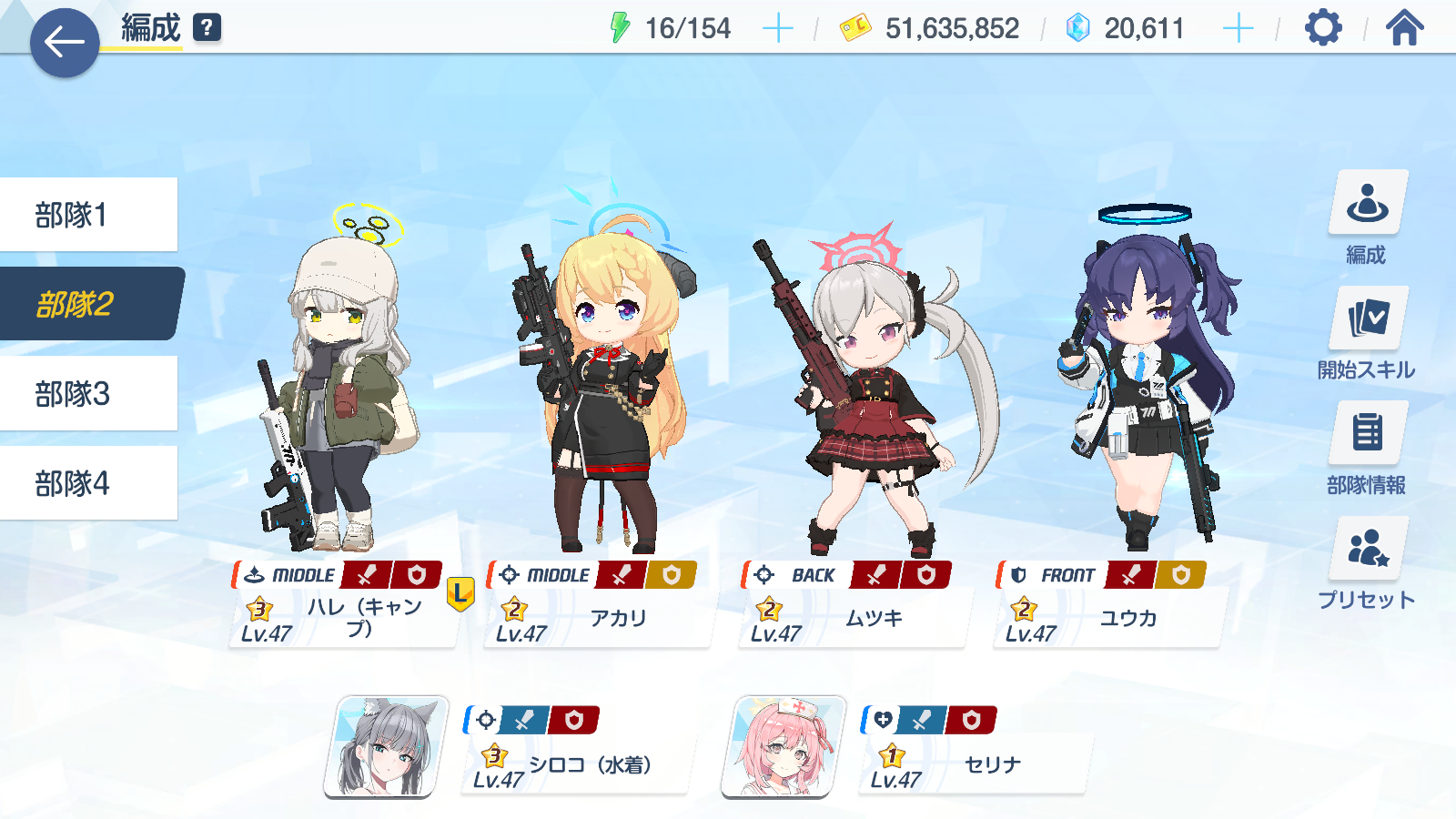1456x819 pixels.
Task: Open the 編成 formation button
Action: click(x=1367, y=217)
